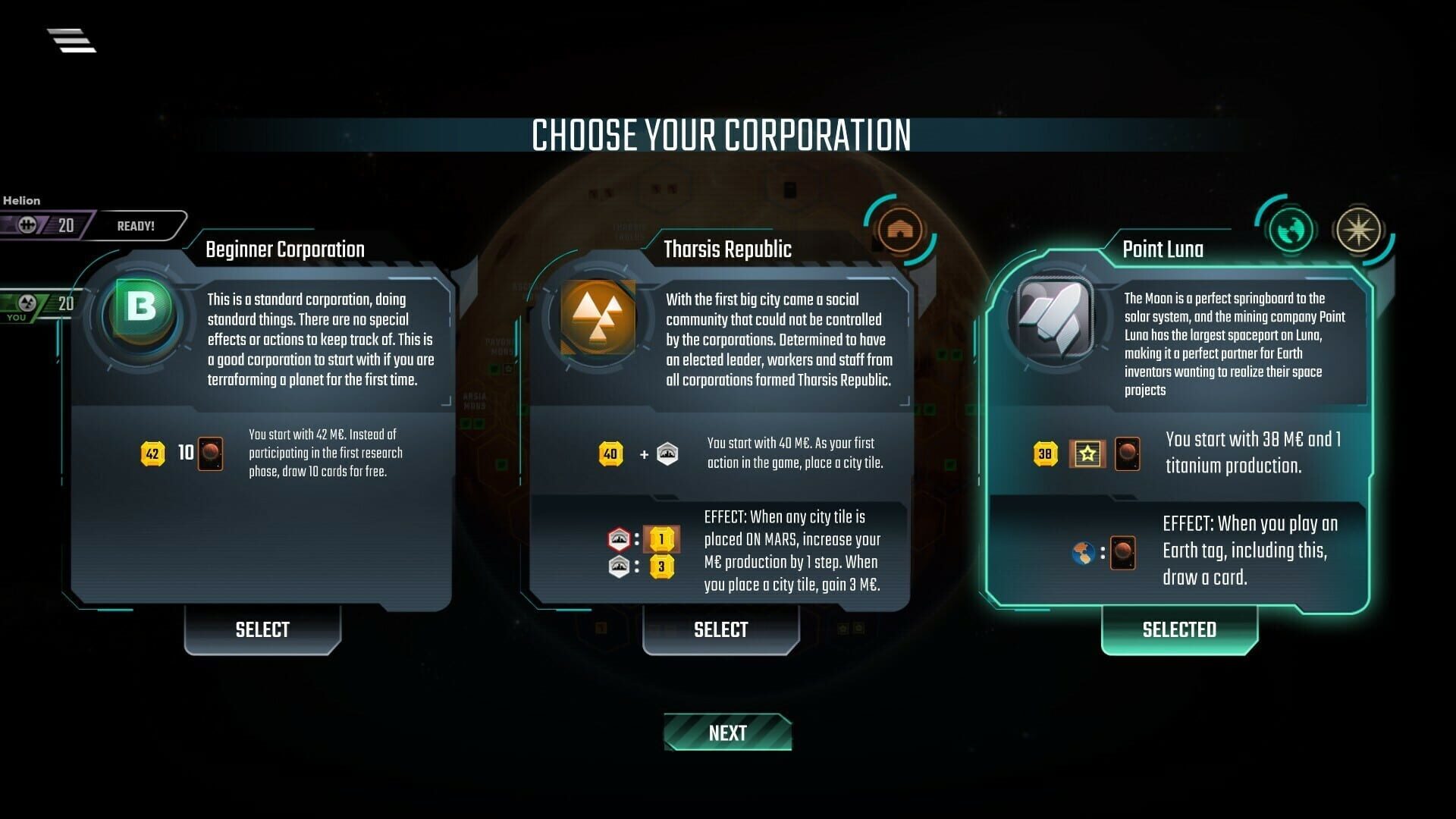Choose Tharsis Republic as your corporation
This screenshot has width=1456, height=819.
tap(720, 629)
